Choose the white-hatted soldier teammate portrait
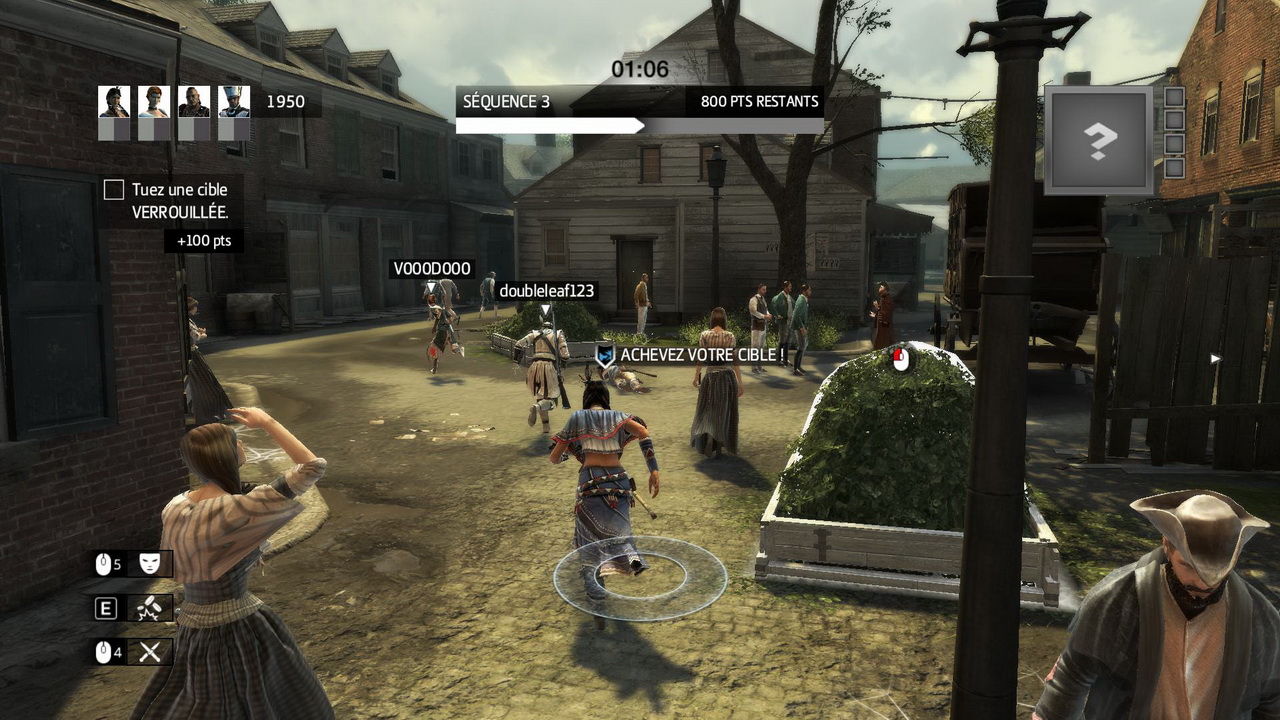The width and height of the screenshot is (1280, 720). [x=234, y=102]
